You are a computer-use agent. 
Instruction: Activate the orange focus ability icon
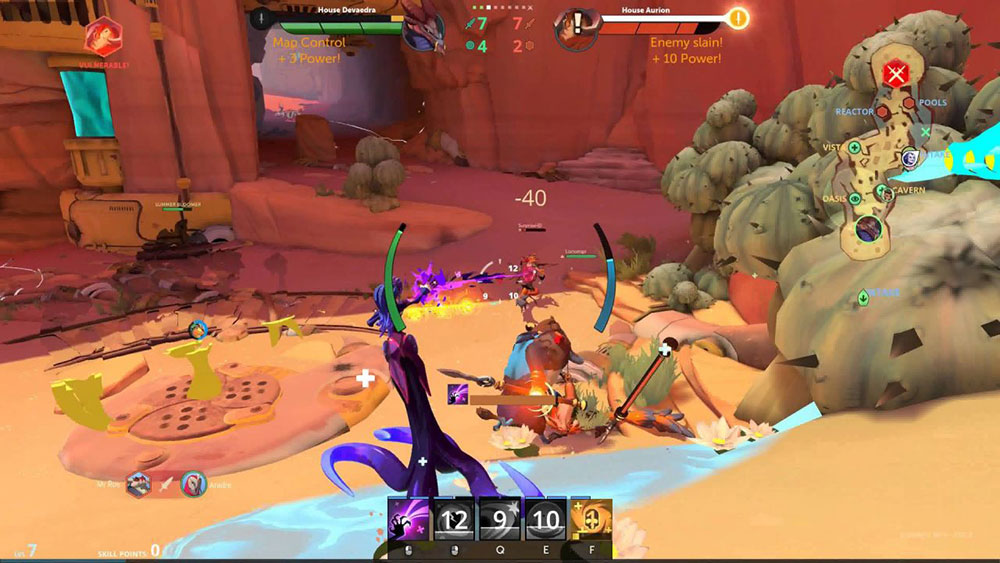592,520
